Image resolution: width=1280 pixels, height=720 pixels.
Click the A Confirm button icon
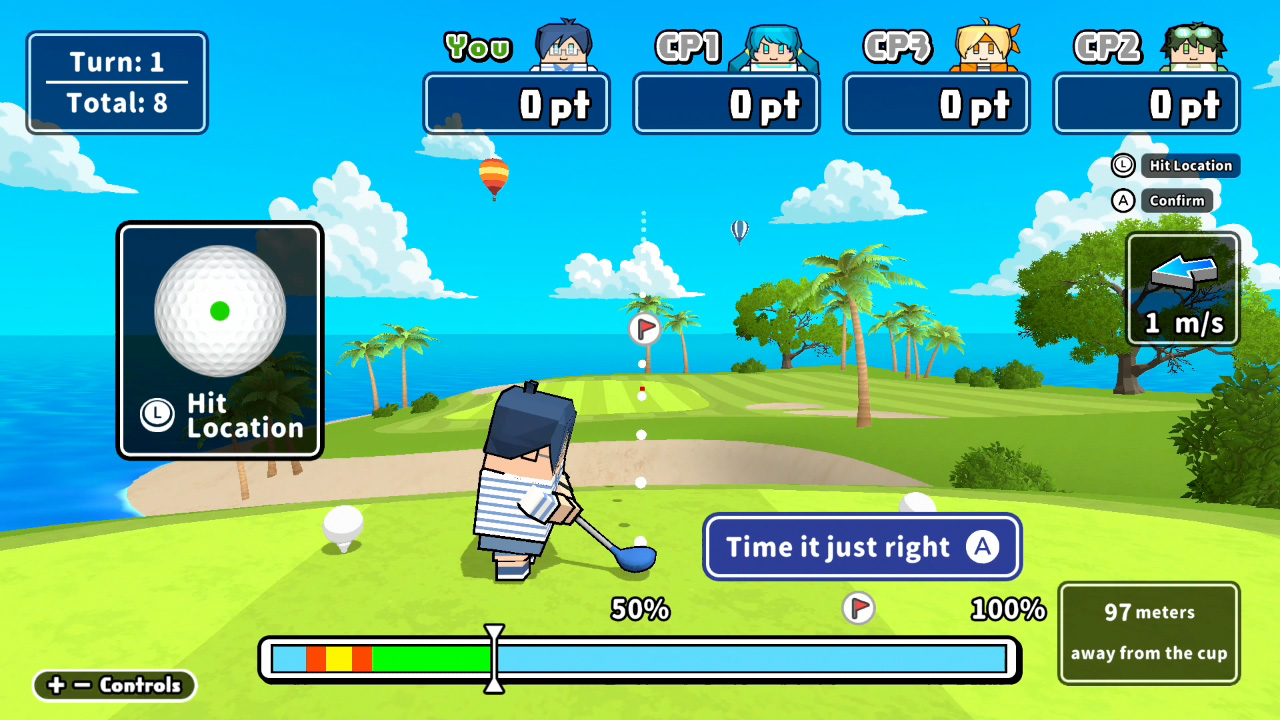(x=1123, y=200)
